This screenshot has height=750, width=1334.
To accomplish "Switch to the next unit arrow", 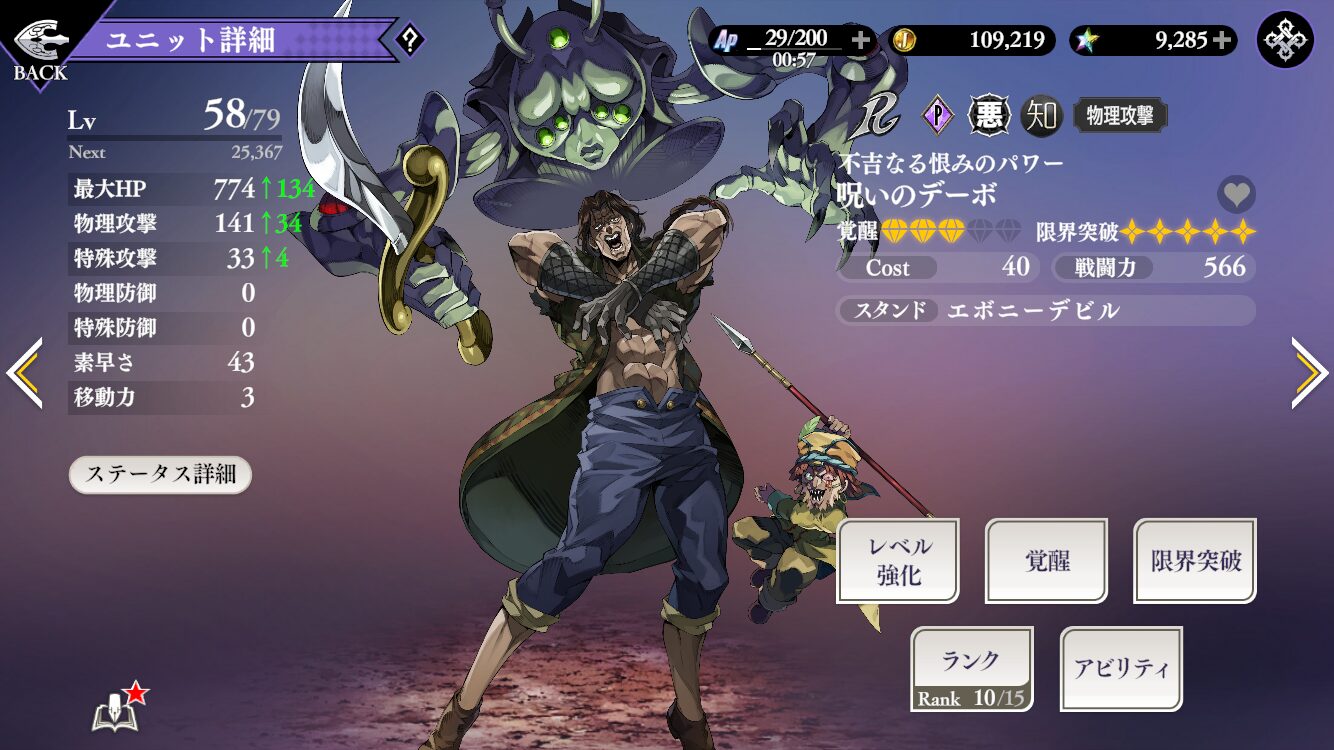I will click(1310, 373).
